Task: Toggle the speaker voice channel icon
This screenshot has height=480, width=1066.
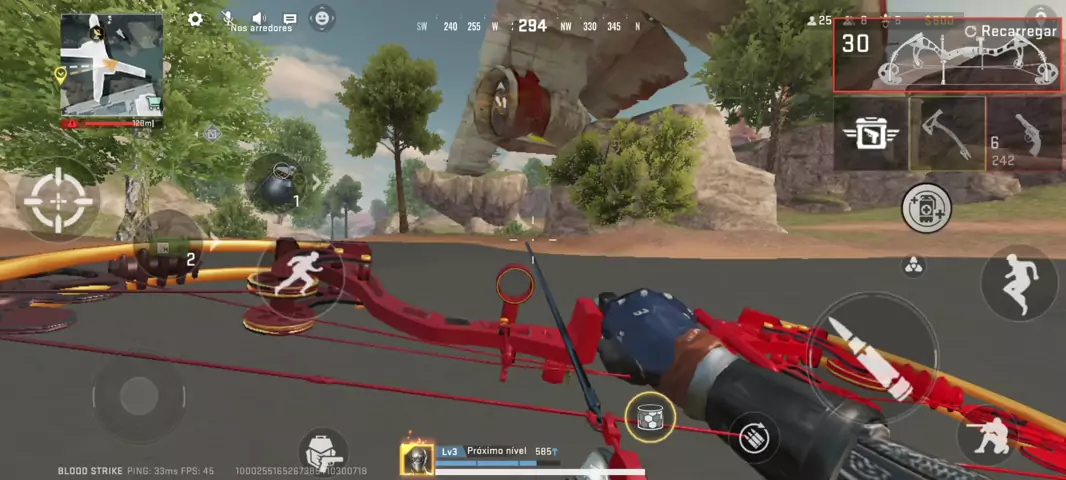Action: point(259,18)
